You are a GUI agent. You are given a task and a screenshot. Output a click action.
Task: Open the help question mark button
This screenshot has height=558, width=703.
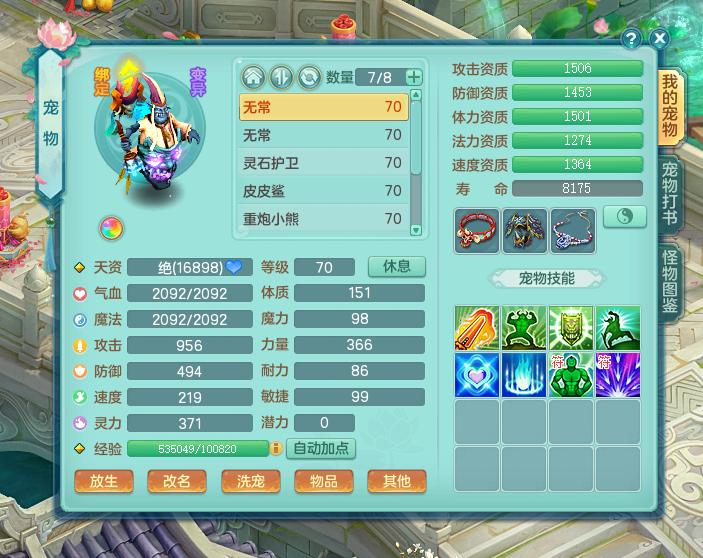point(632,39)
